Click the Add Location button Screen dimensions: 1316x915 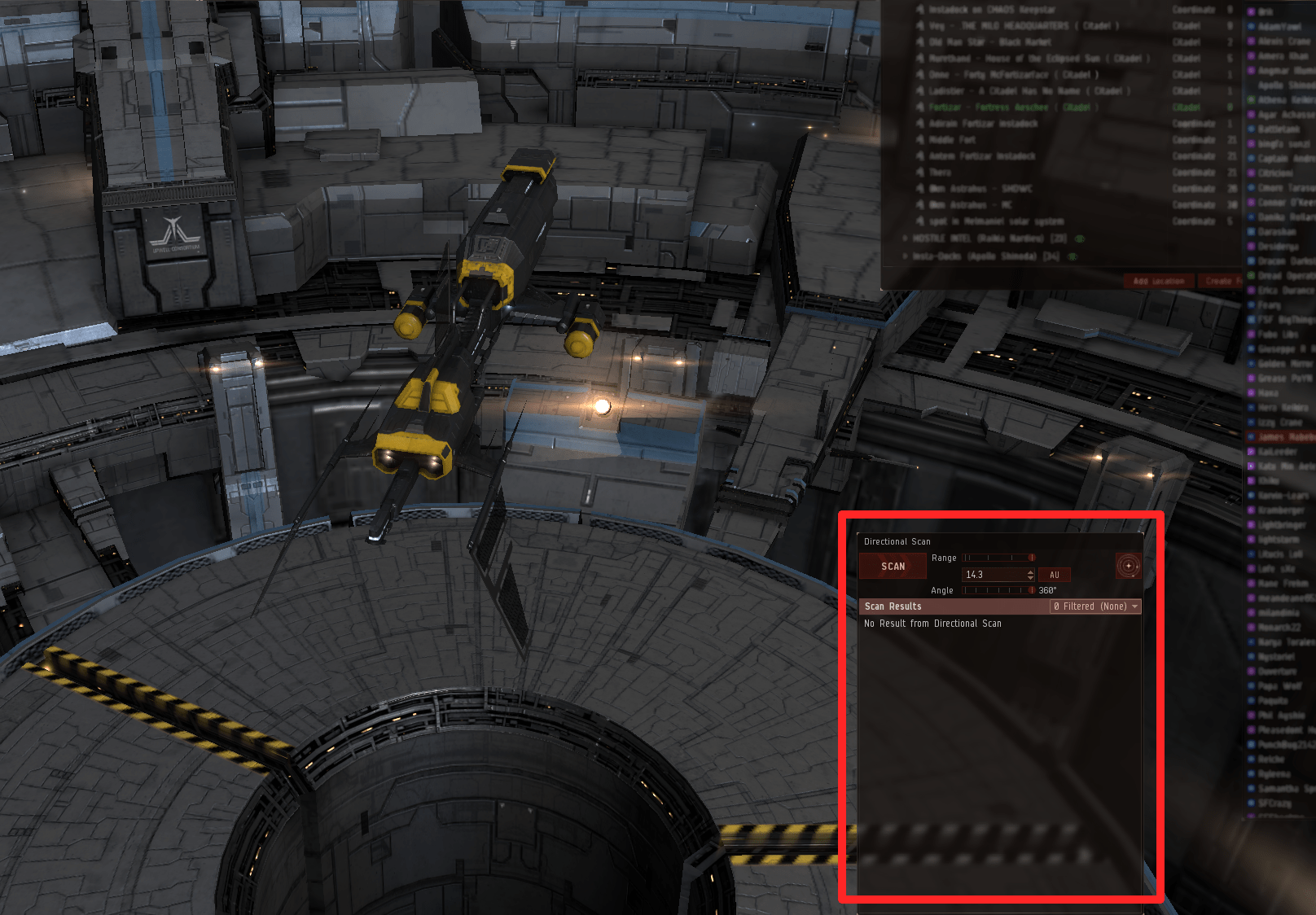tap(1159, 281)
